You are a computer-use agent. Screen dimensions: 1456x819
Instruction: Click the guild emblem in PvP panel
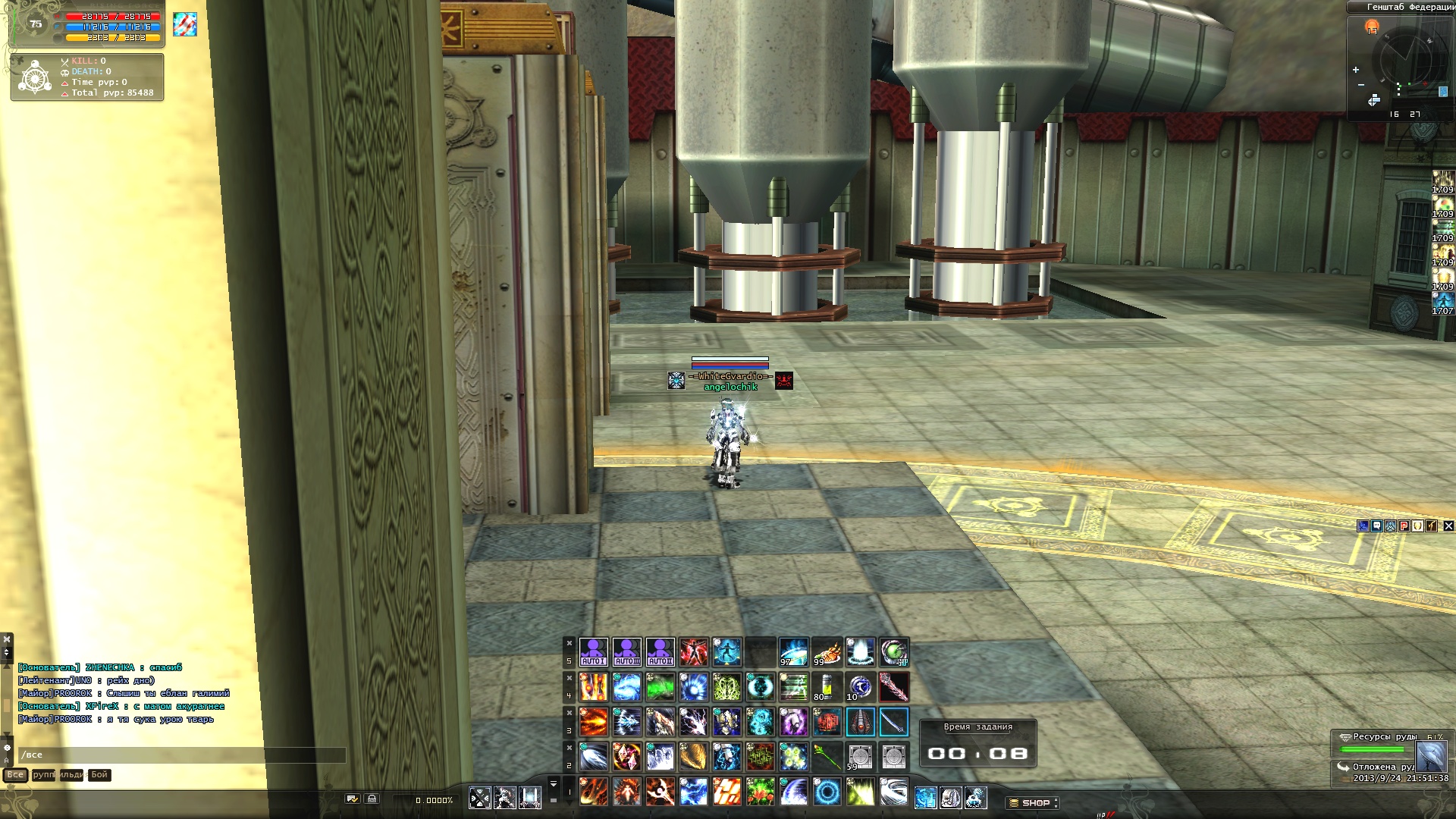[35, 77]
